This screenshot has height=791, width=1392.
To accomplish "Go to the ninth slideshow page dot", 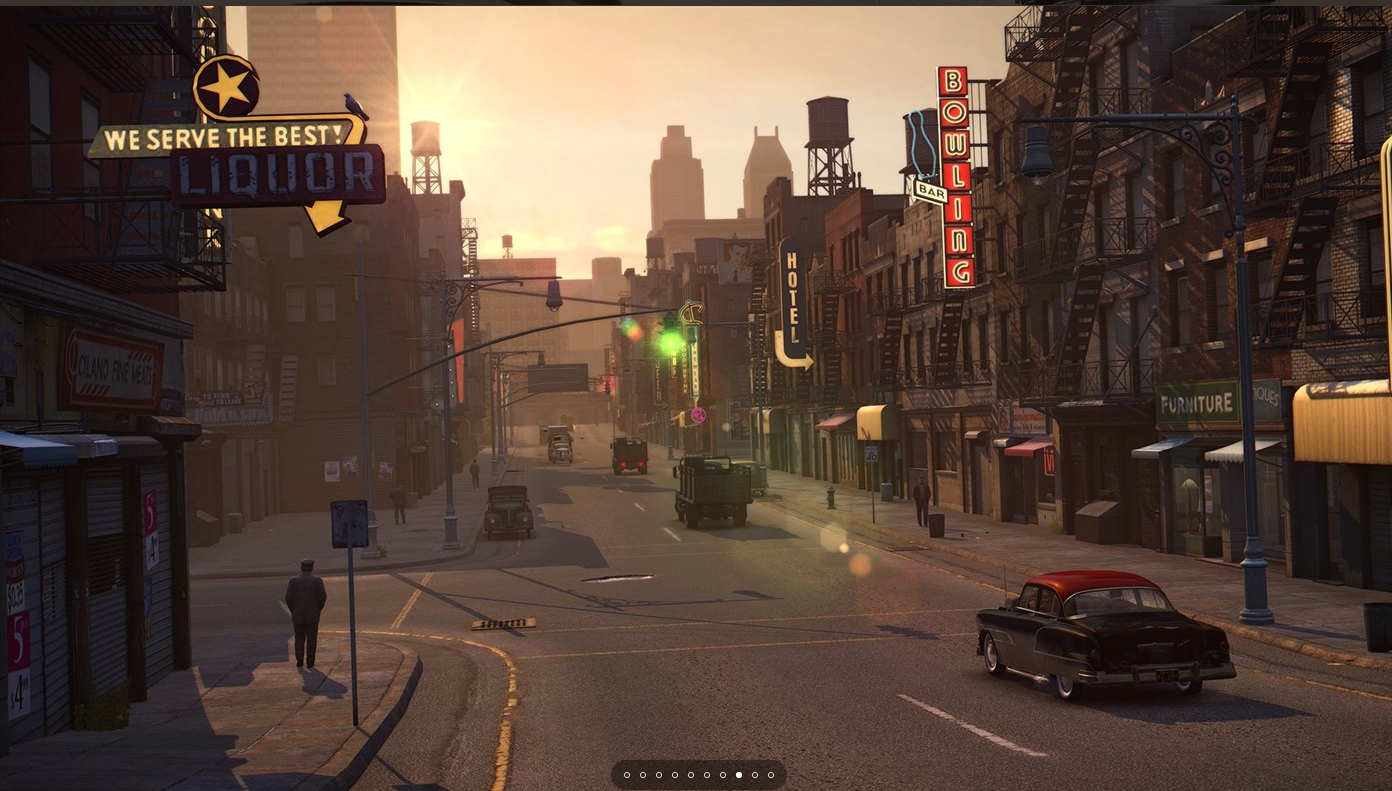I will [x=755, y=775].
